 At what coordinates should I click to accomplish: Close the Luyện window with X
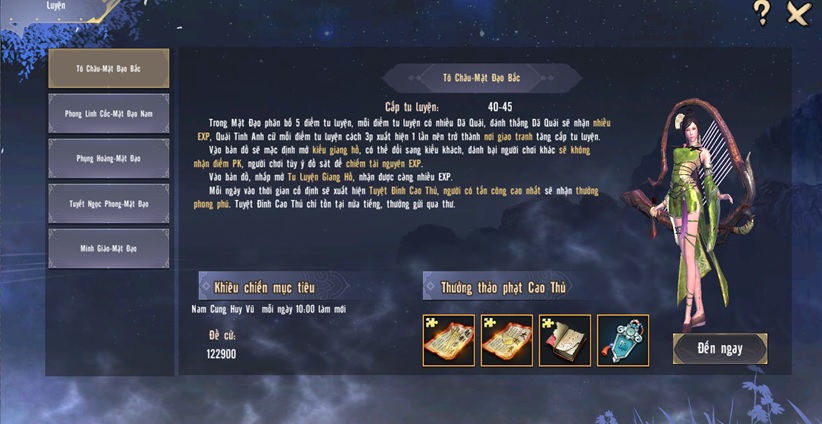tap(798, 13)
